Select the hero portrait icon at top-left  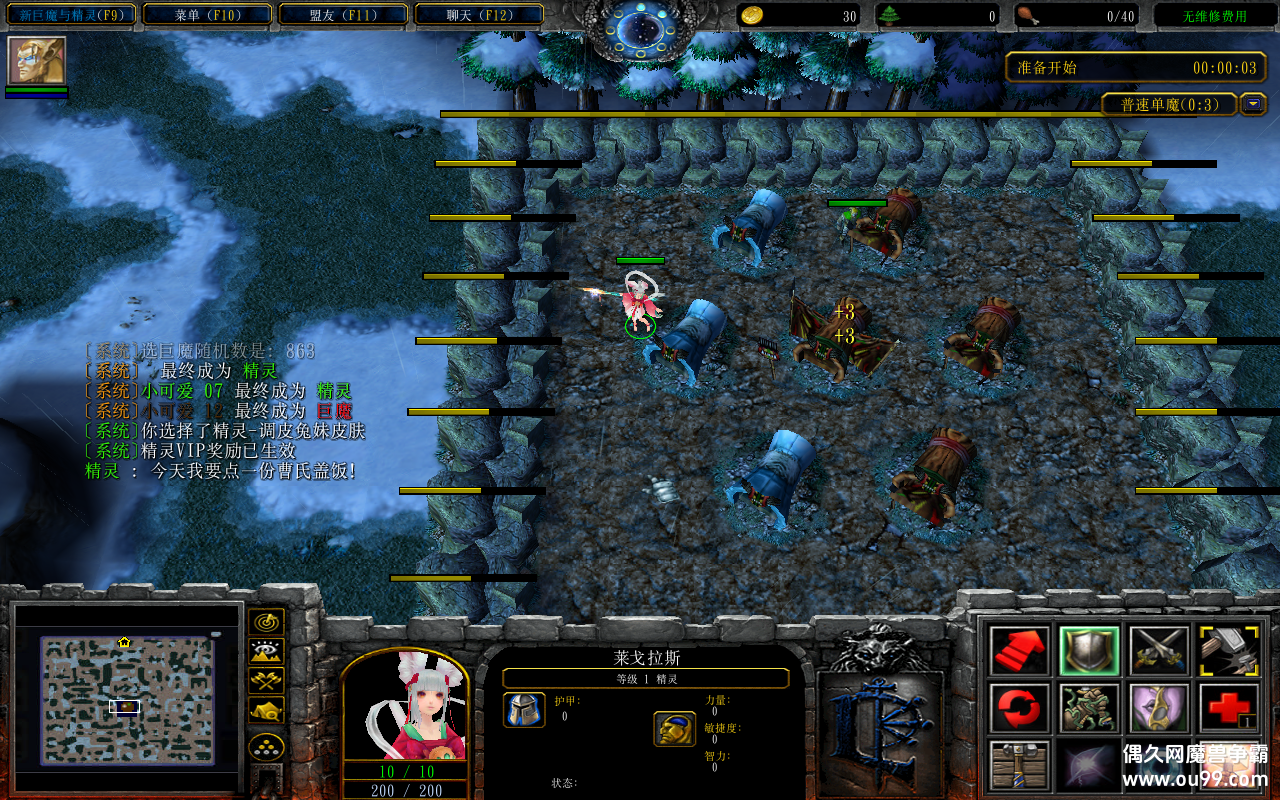[x=37, y=61]
